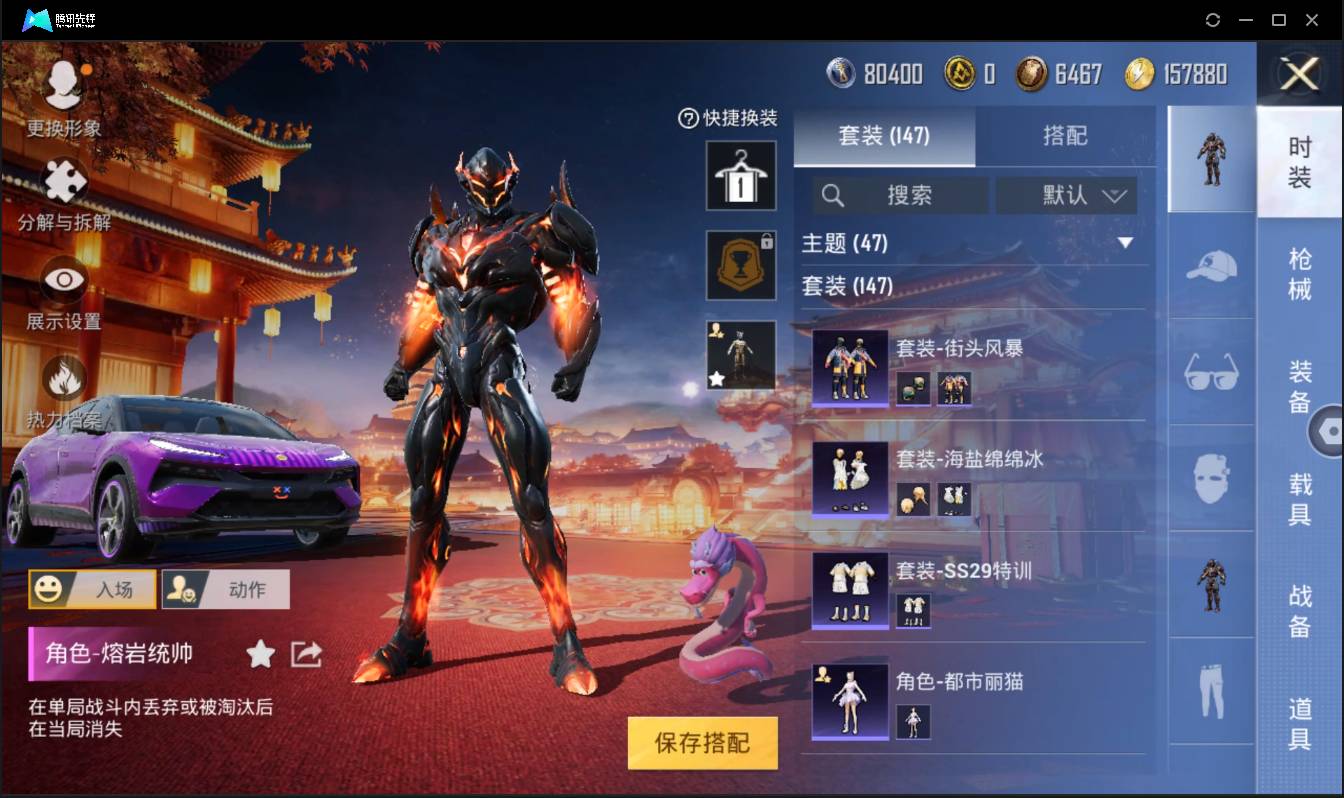
Task: Open the 默认 sort dropdown
Action: coord(1067,195)
